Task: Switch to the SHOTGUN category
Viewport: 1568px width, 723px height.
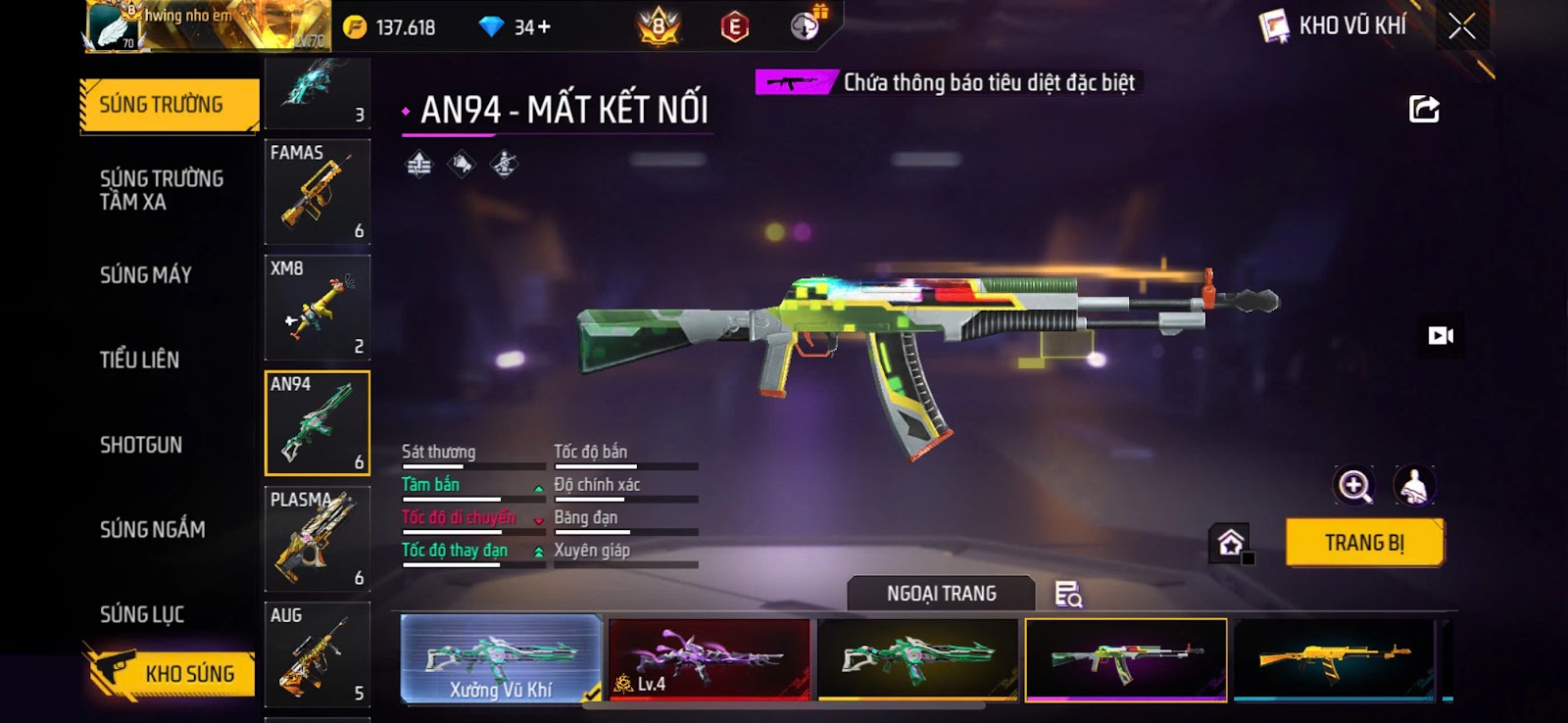Action: (141, 445)
